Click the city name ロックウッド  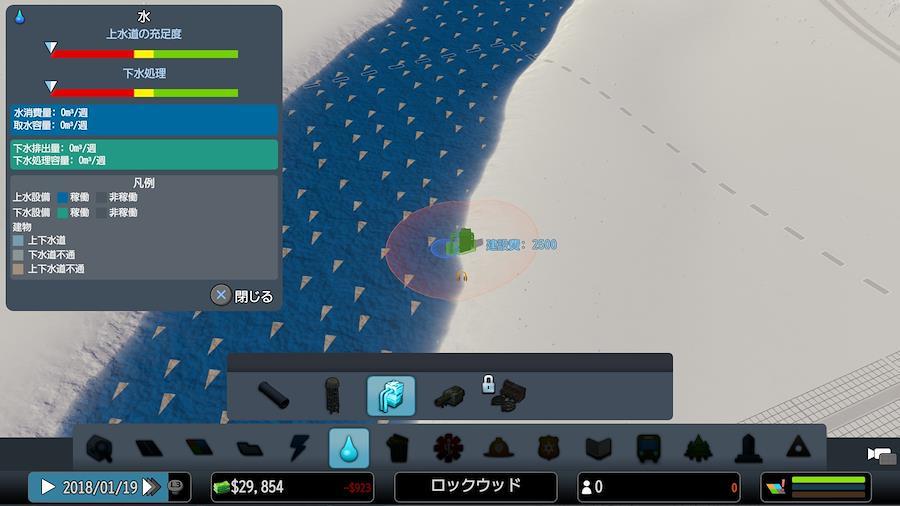[475, 487]
